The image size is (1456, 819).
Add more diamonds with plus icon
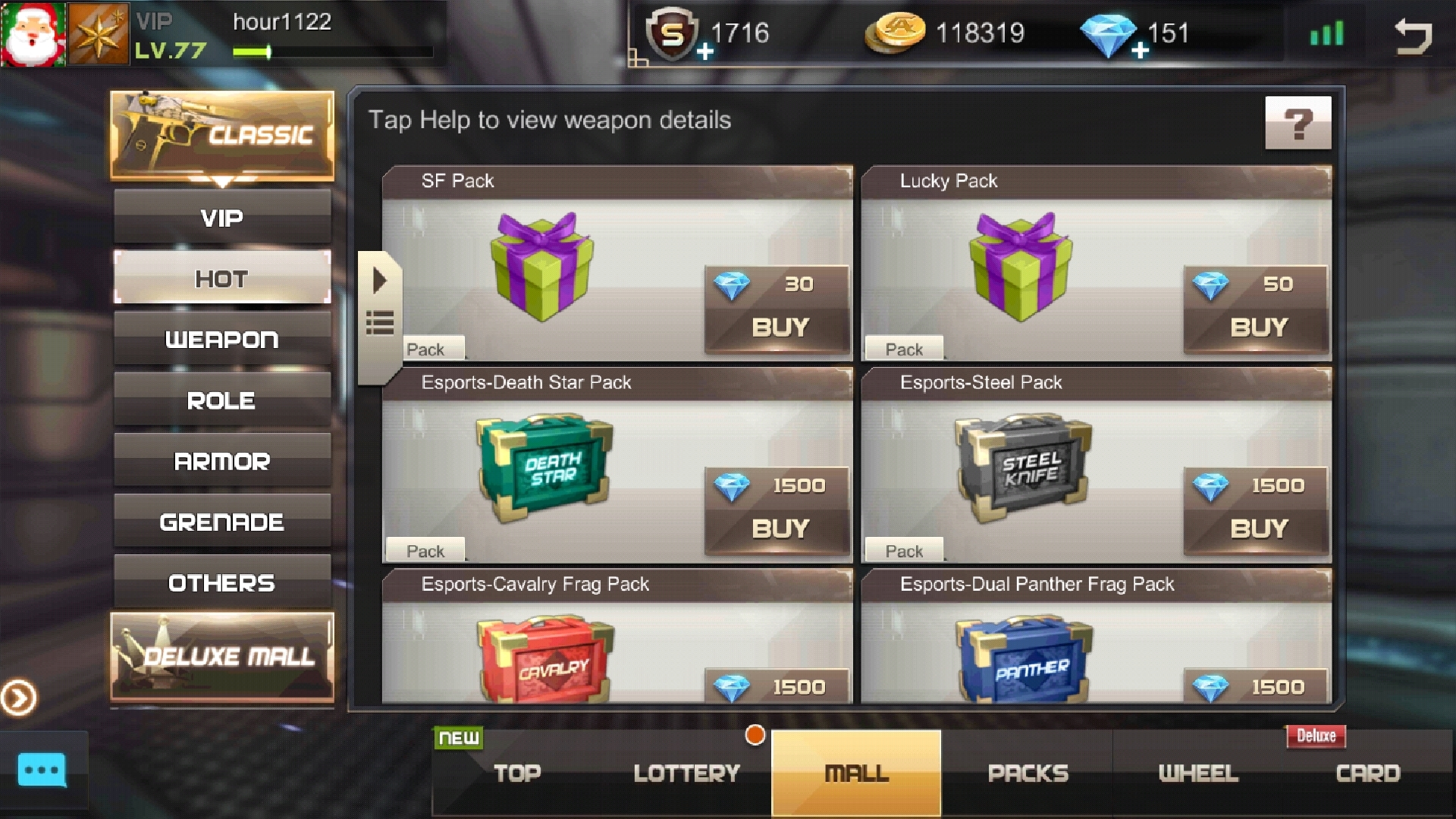[x=1140, y=51]
